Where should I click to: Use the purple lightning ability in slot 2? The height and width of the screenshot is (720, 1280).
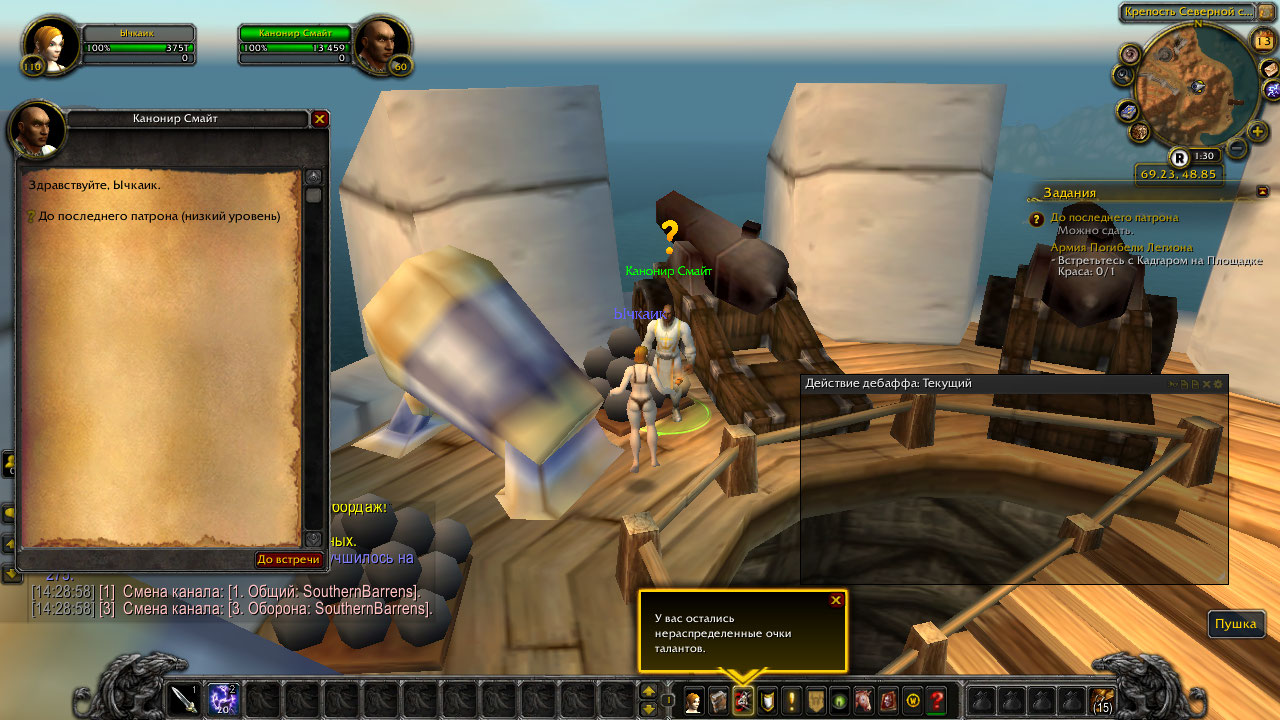pyautogui.click(x=223, y=698)
